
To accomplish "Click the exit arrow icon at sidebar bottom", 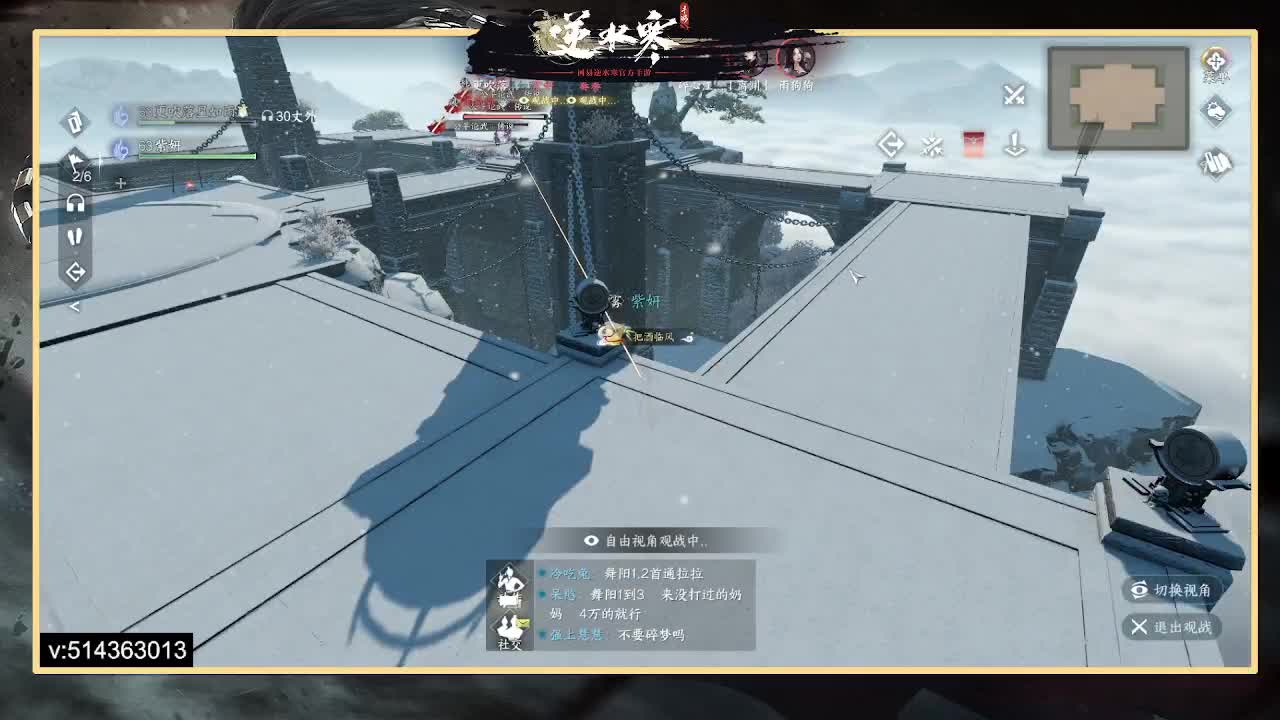I will pos(75,270).
